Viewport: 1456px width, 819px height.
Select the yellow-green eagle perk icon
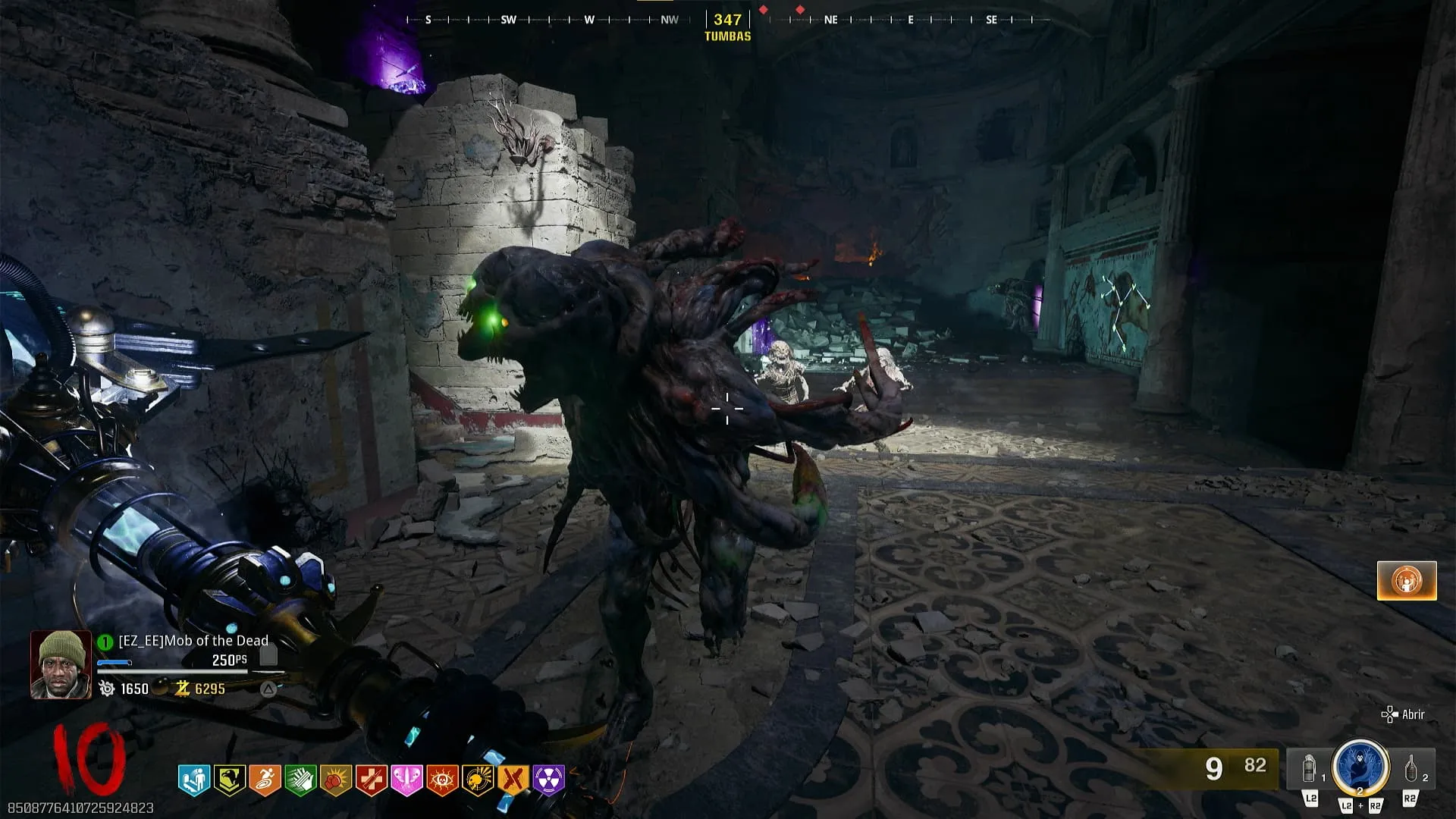tap(229, 780)
